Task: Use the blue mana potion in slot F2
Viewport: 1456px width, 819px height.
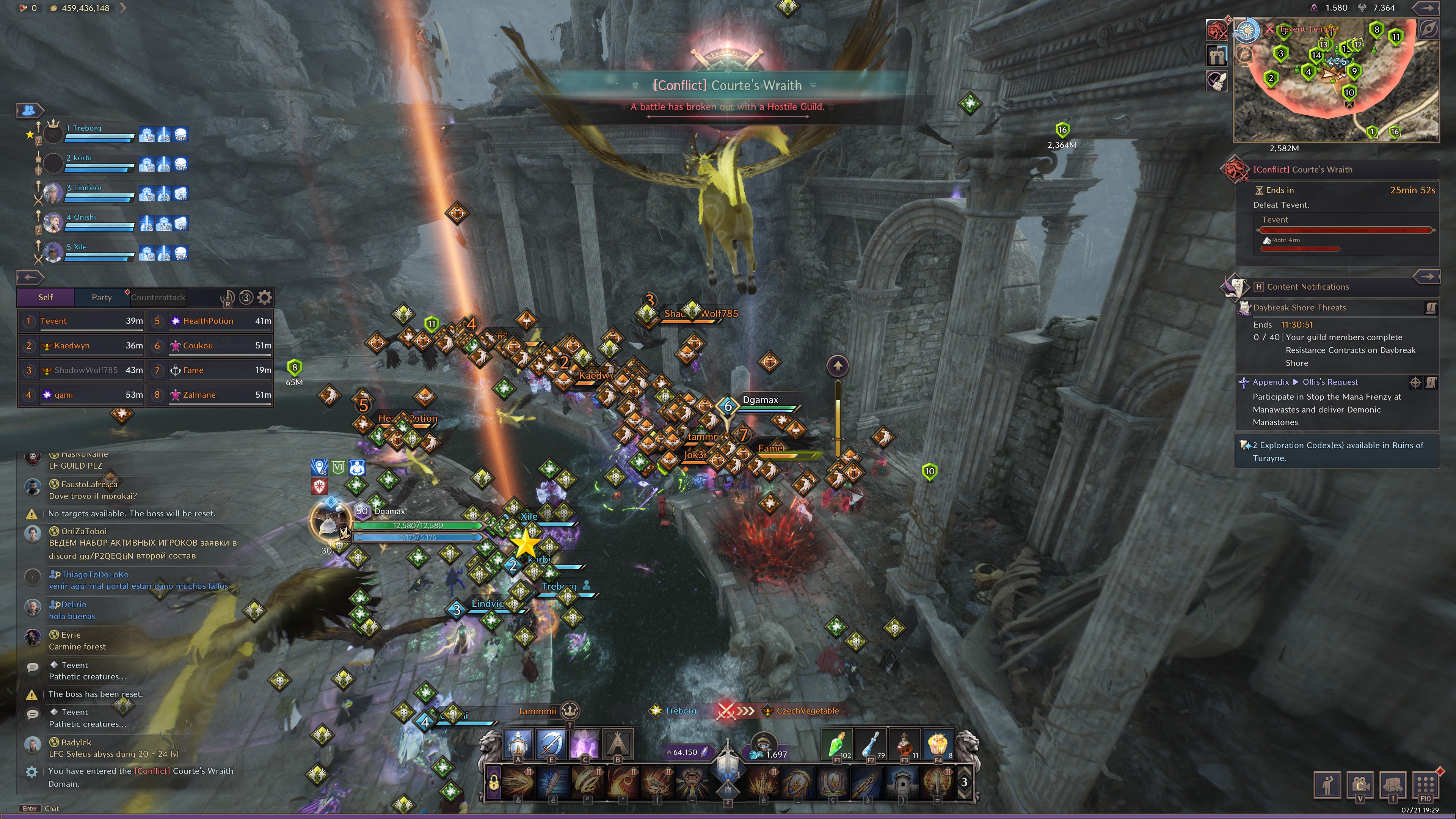Action: point(871,744)
